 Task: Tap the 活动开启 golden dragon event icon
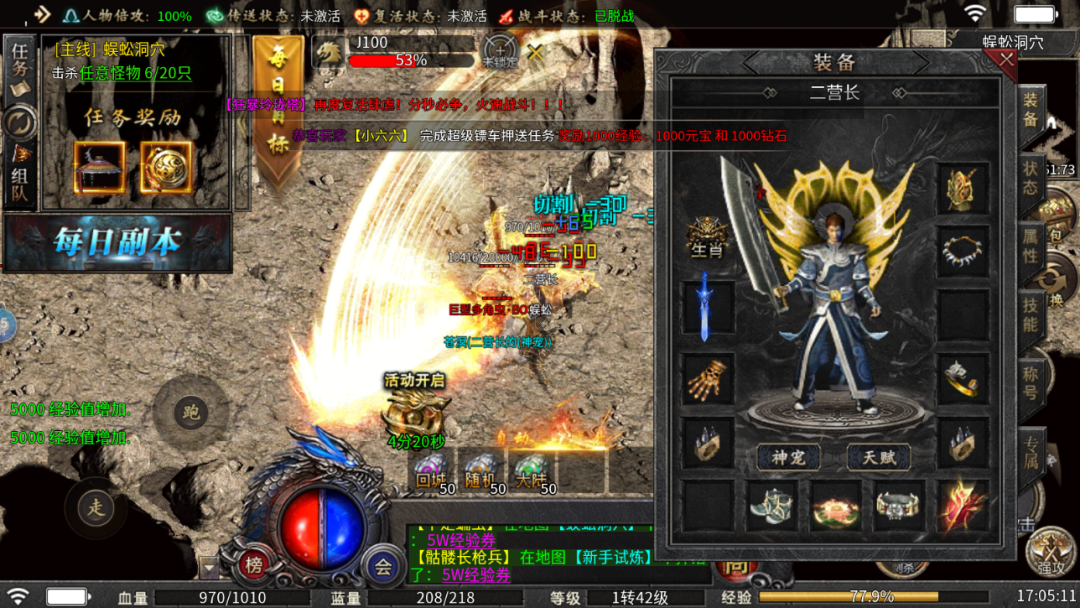click(417, 410)
